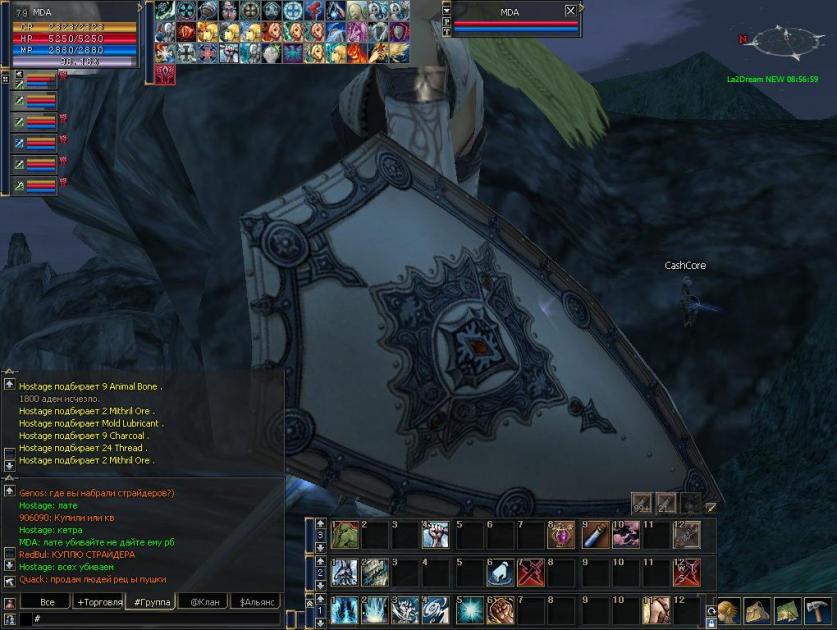Open the +Торговля trade chat tab
Viewport: 837px width, 630px height.
point(101,602)
